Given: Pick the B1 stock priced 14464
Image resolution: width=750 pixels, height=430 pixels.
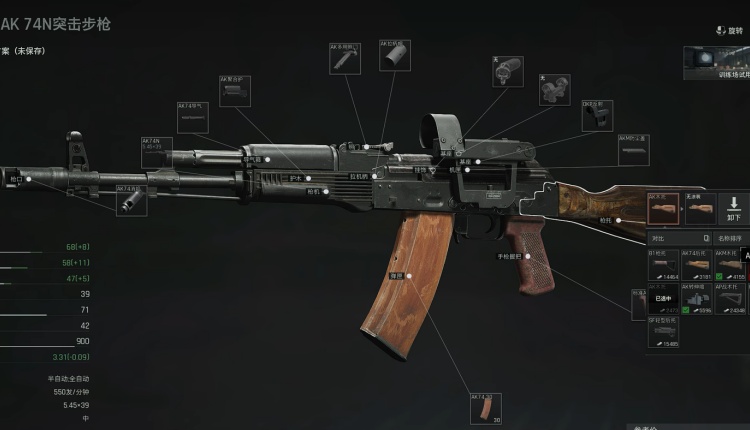Looking at the screenshot, I should [662, 265].
